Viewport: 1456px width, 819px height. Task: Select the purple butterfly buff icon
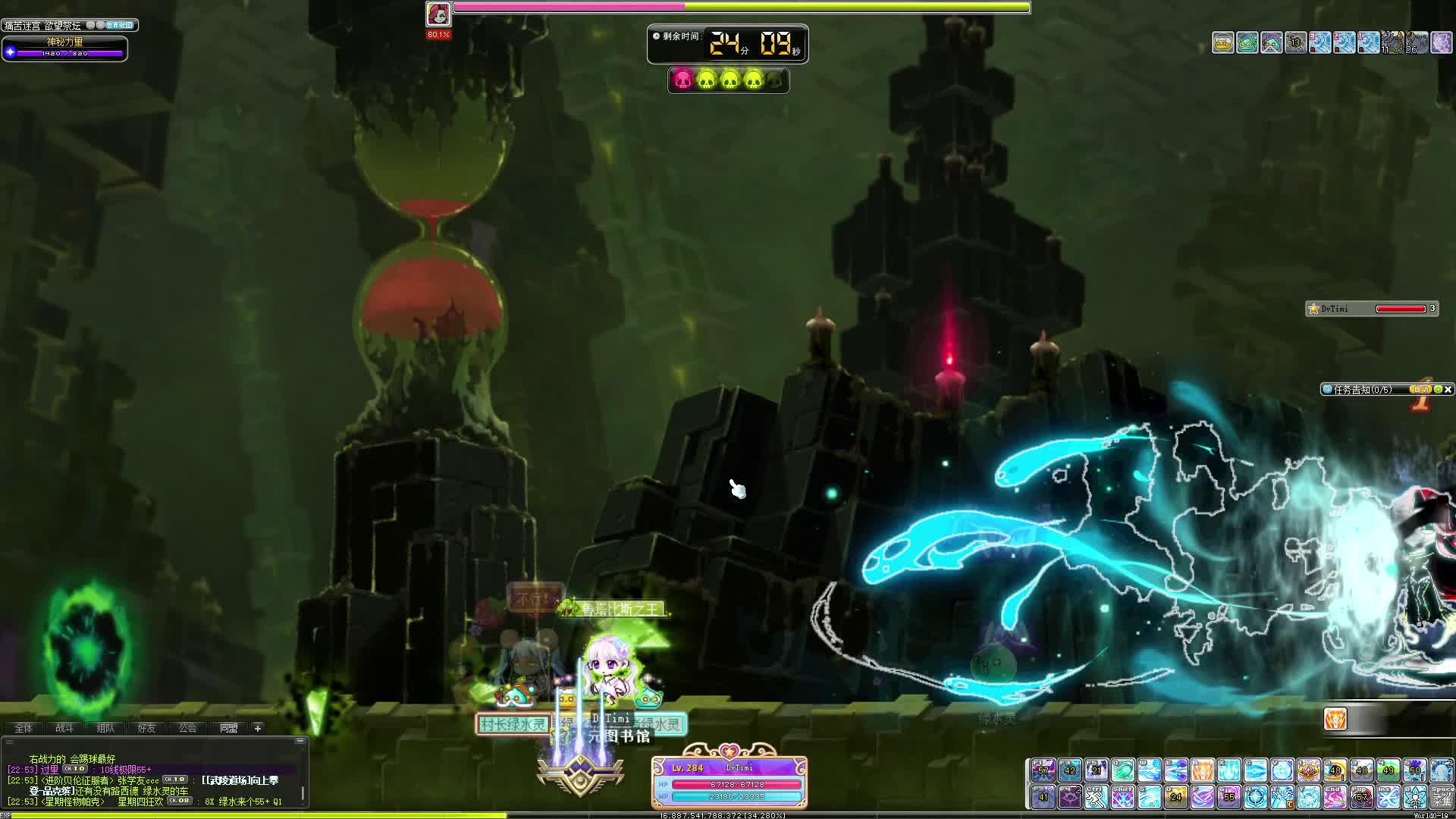(x=1441, y=42)
